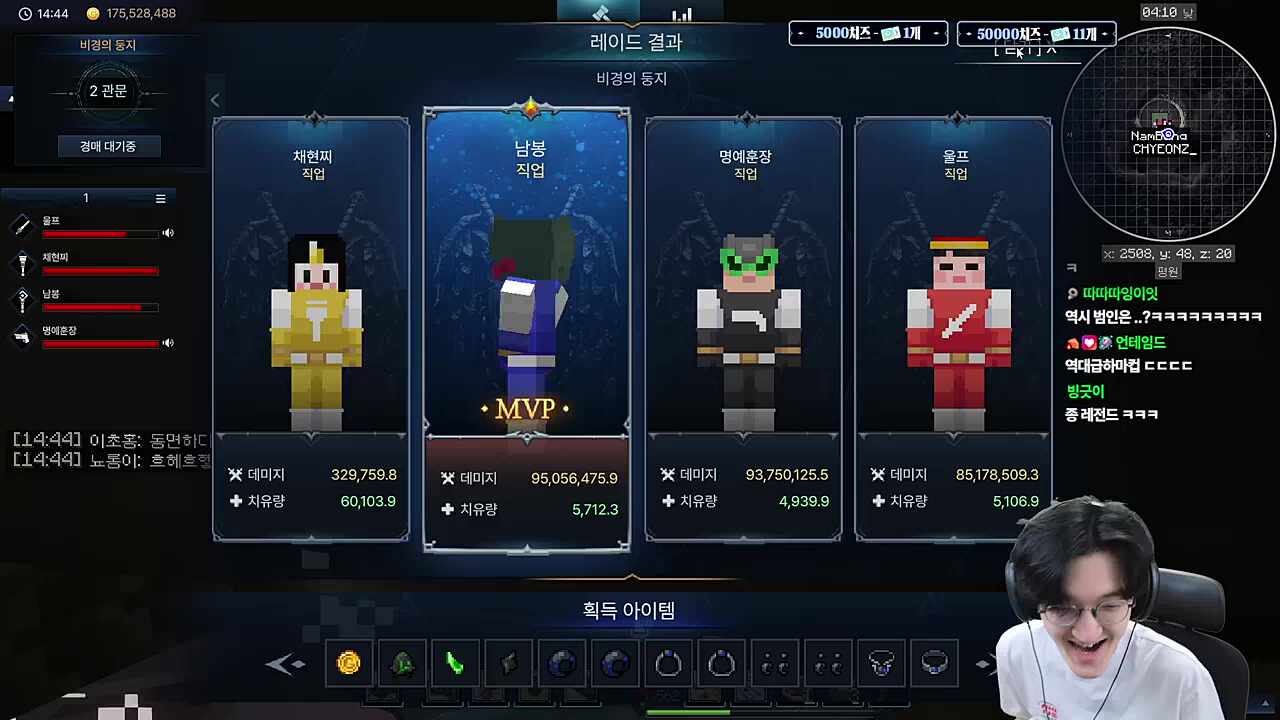Select the necklace item in acquired items

tap(881, 662)
